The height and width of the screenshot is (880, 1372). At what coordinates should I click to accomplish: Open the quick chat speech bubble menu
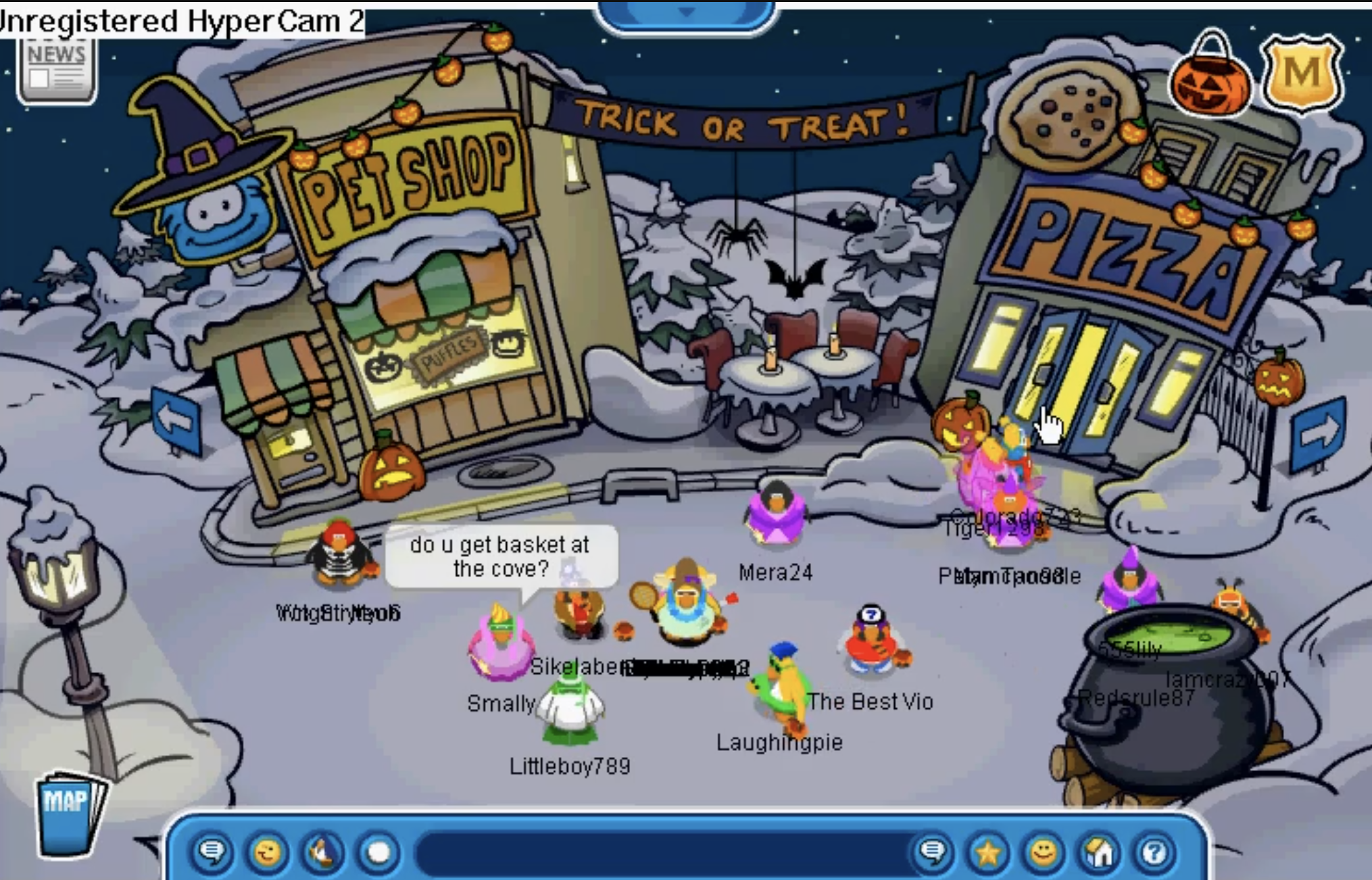(x=212, y=852)
